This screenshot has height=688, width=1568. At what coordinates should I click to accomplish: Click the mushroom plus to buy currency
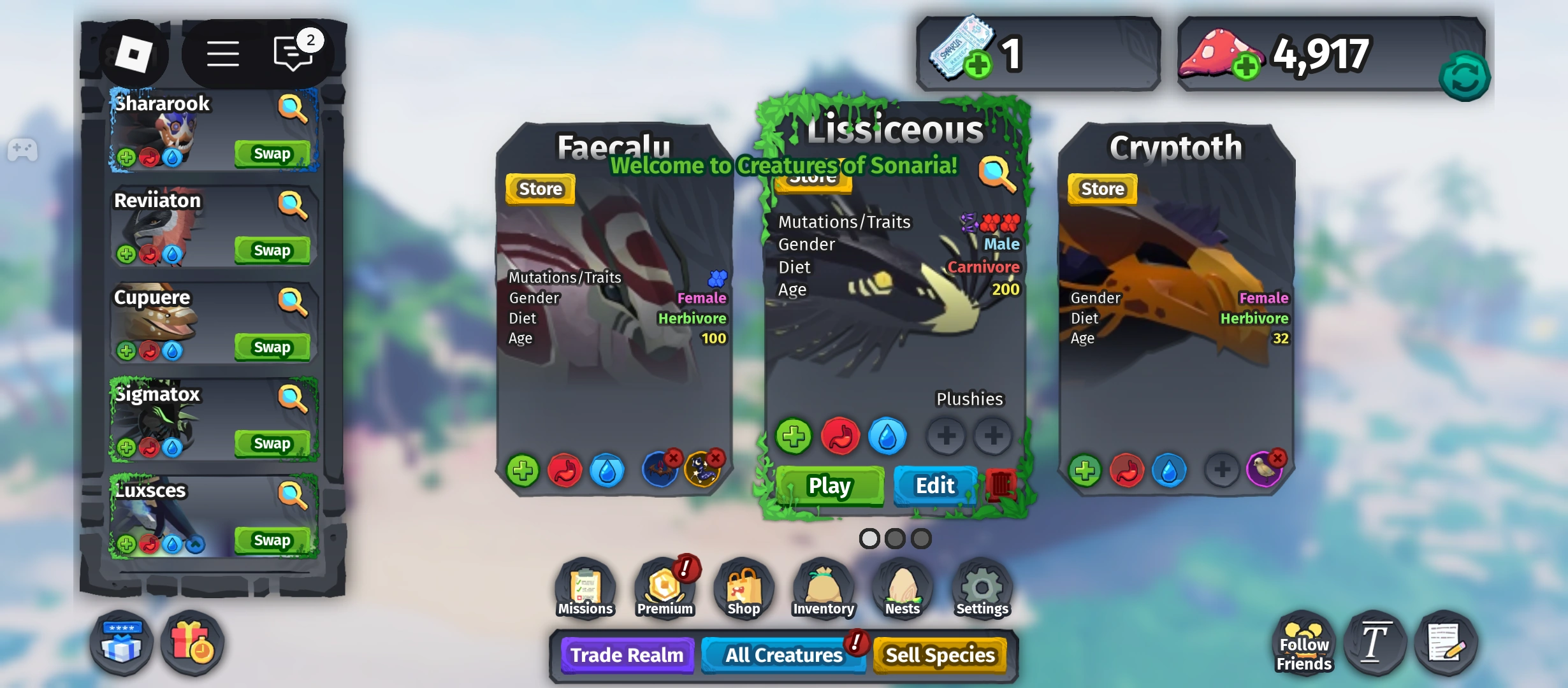click(1247, 66)
